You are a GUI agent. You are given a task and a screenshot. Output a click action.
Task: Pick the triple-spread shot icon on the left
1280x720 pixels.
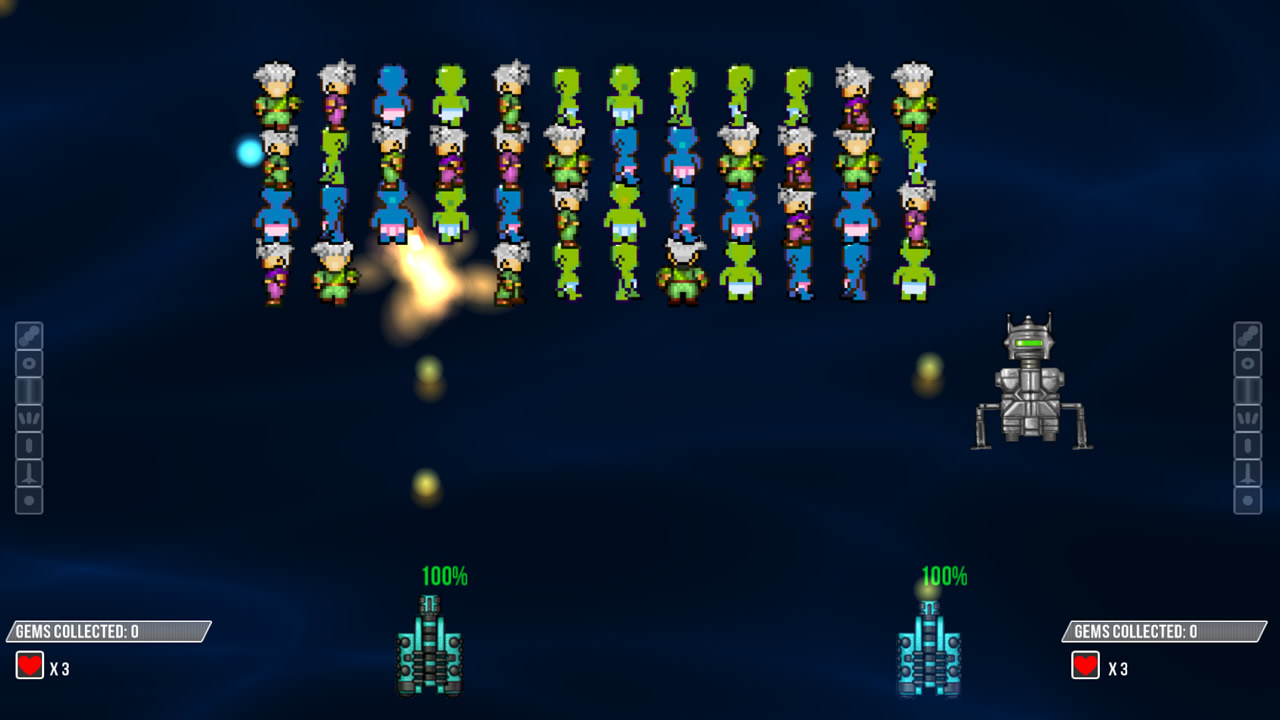29,418
